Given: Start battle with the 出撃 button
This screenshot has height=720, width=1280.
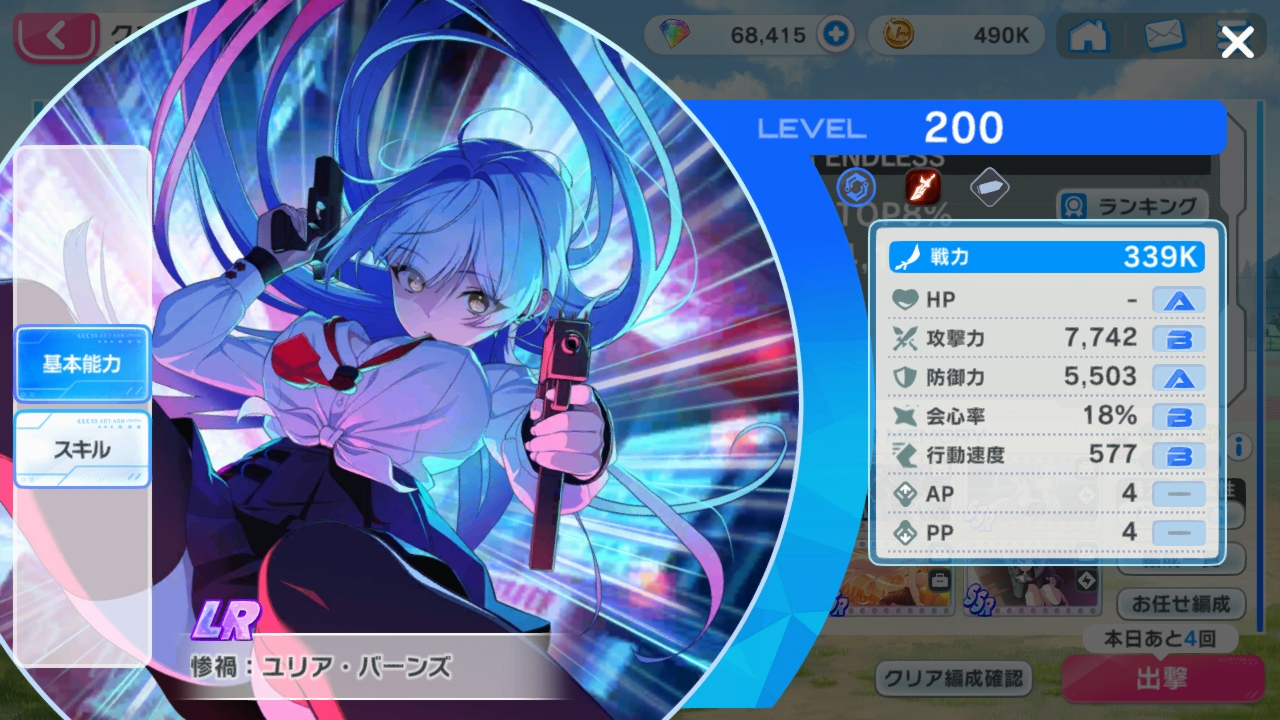Looking at the screenshot, I should [x=1161, y=680].
